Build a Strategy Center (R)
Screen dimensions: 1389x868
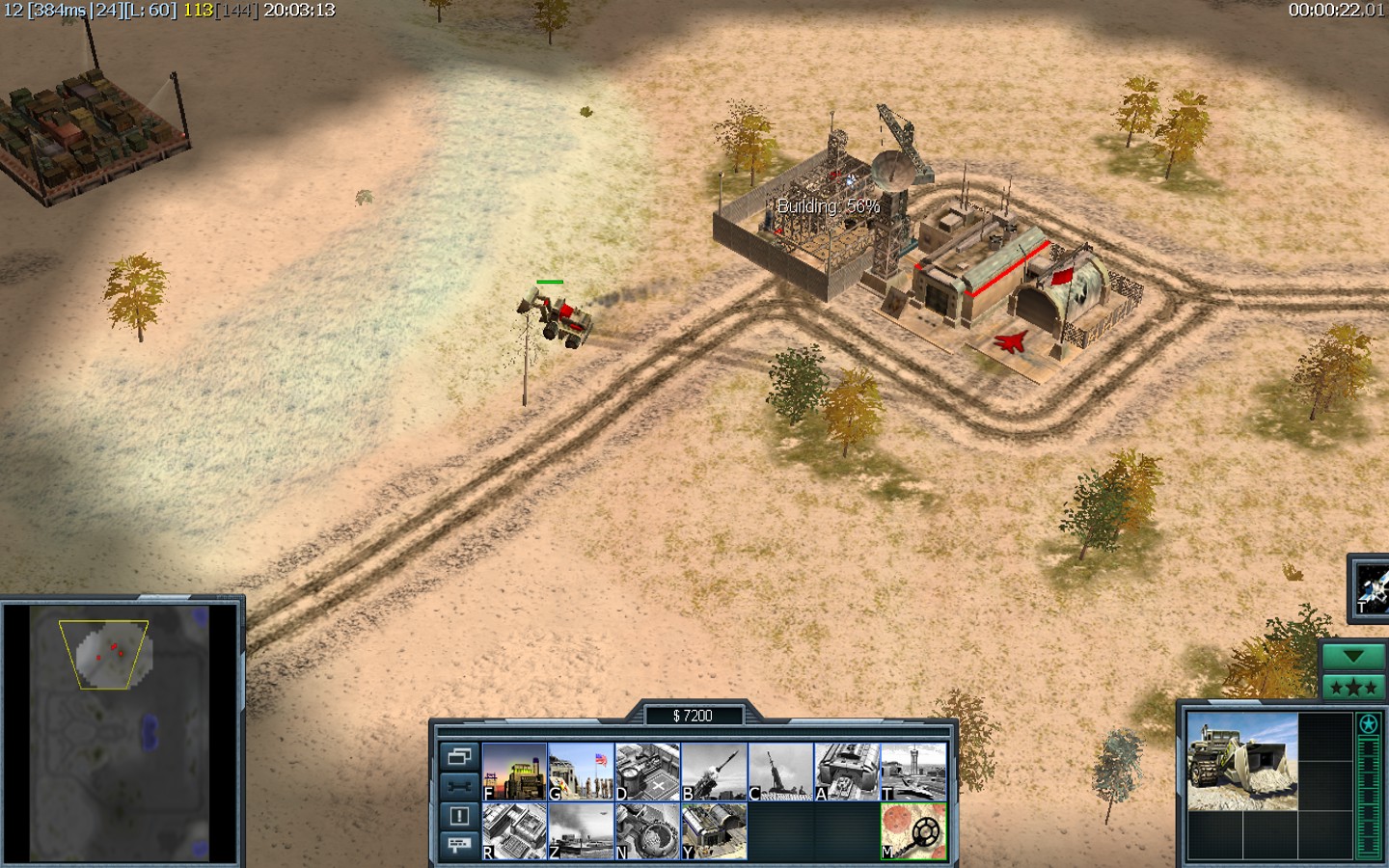(514, 831)
